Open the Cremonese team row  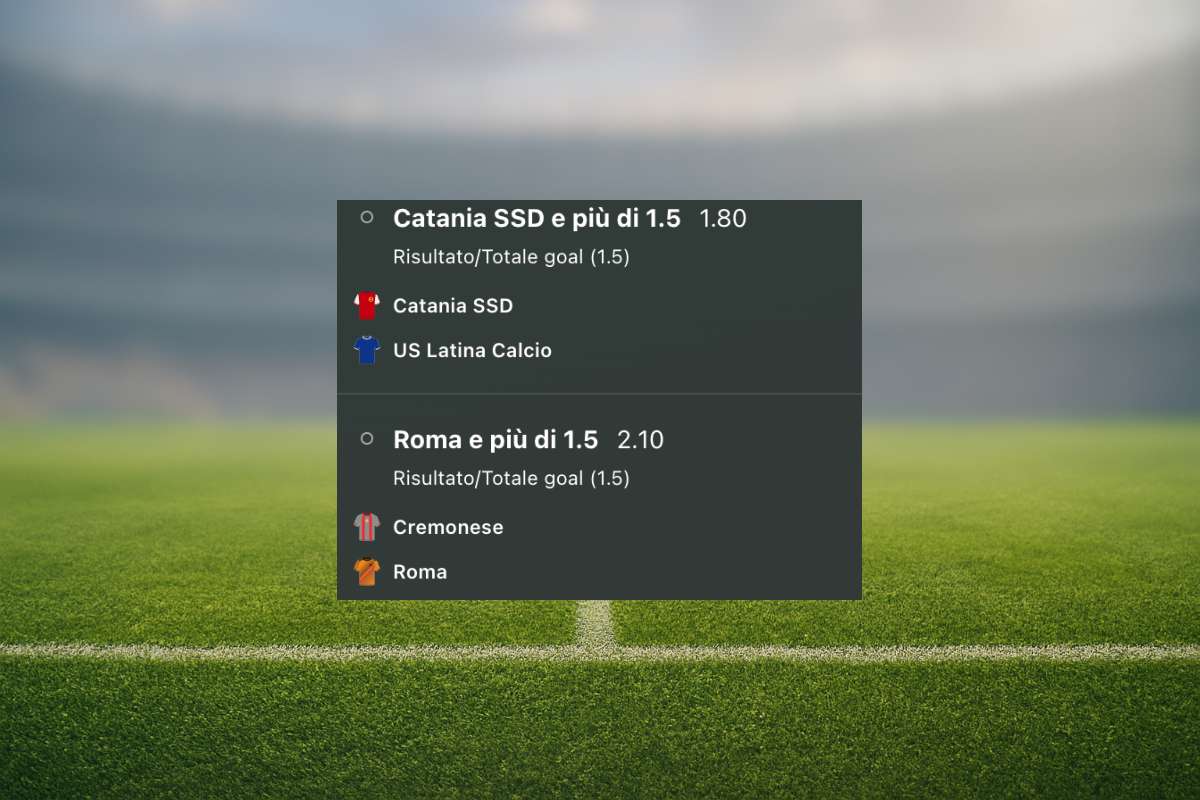point(448,527)
